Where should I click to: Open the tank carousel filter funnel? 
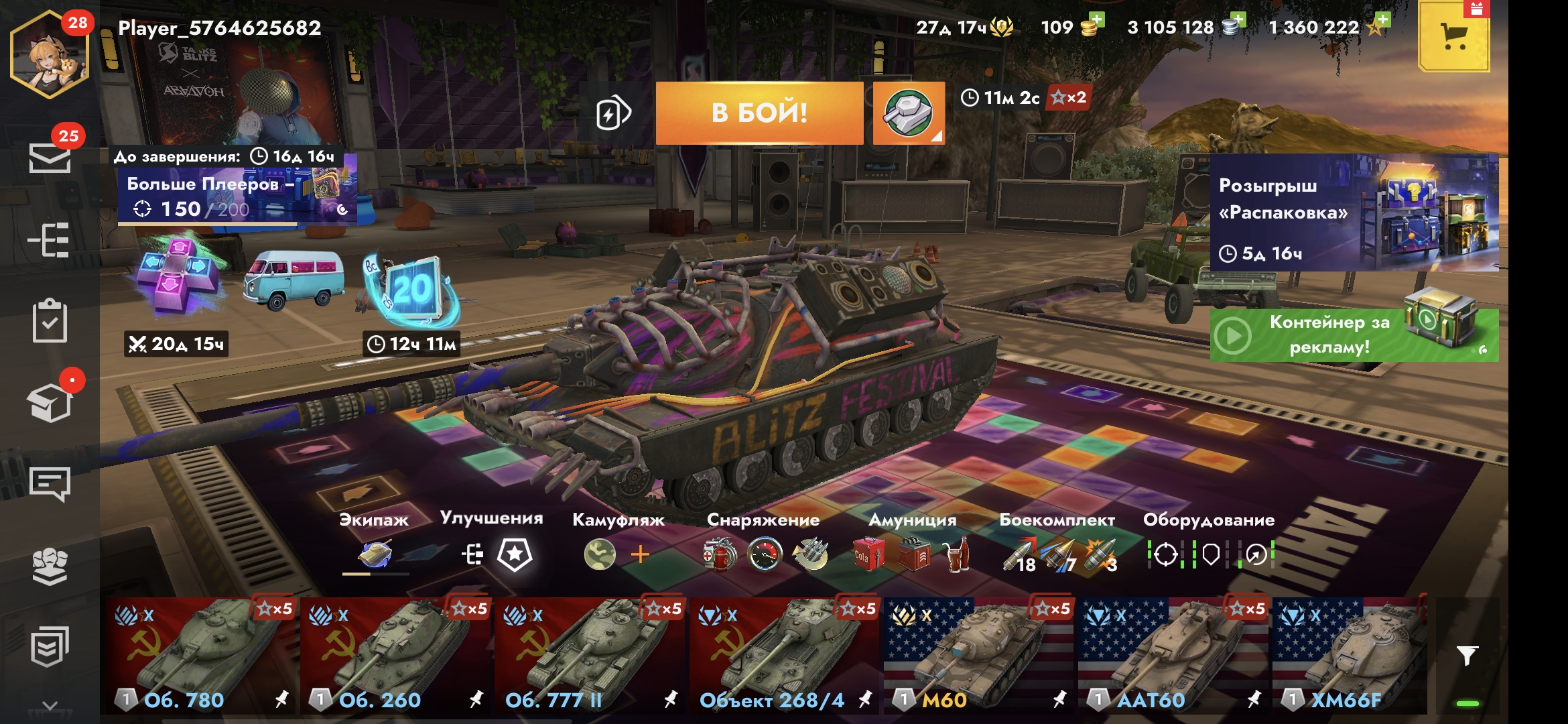1467,656
